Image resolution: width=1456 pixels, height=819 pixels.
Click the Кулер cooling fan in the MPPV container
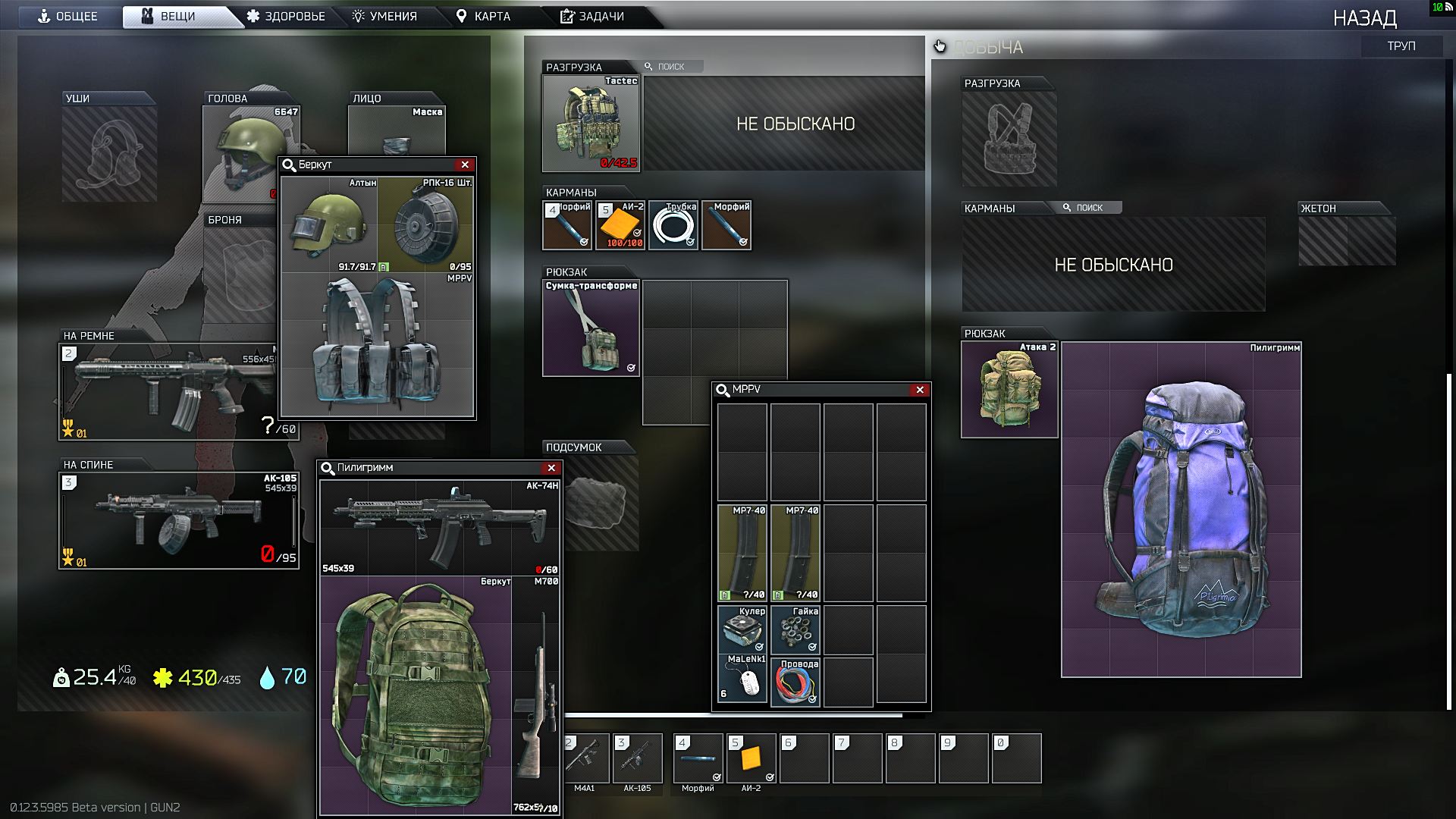coord(742,630)
